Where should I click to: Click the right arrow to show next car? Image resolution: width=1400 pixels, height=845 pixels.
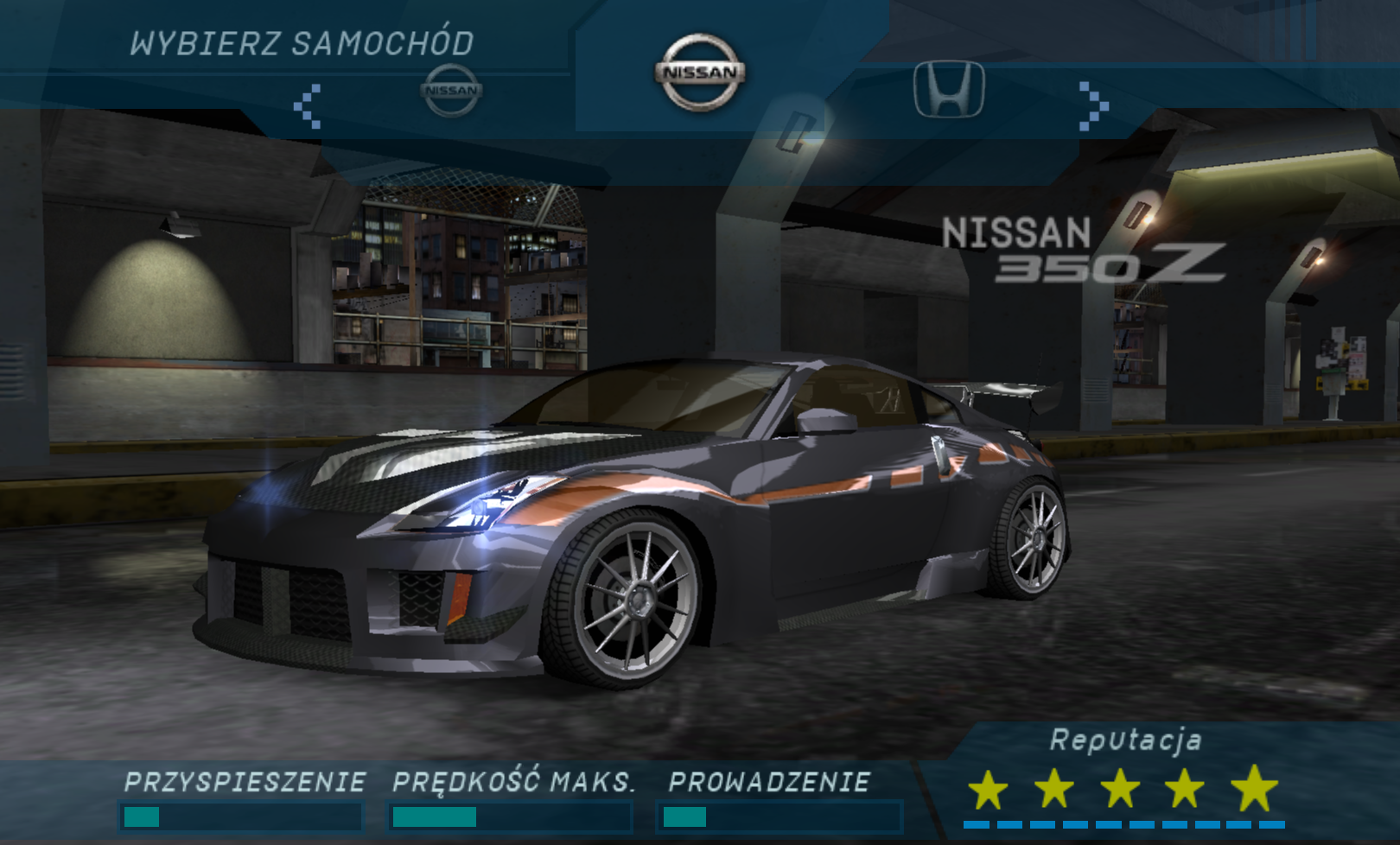tap(1093, 106)
